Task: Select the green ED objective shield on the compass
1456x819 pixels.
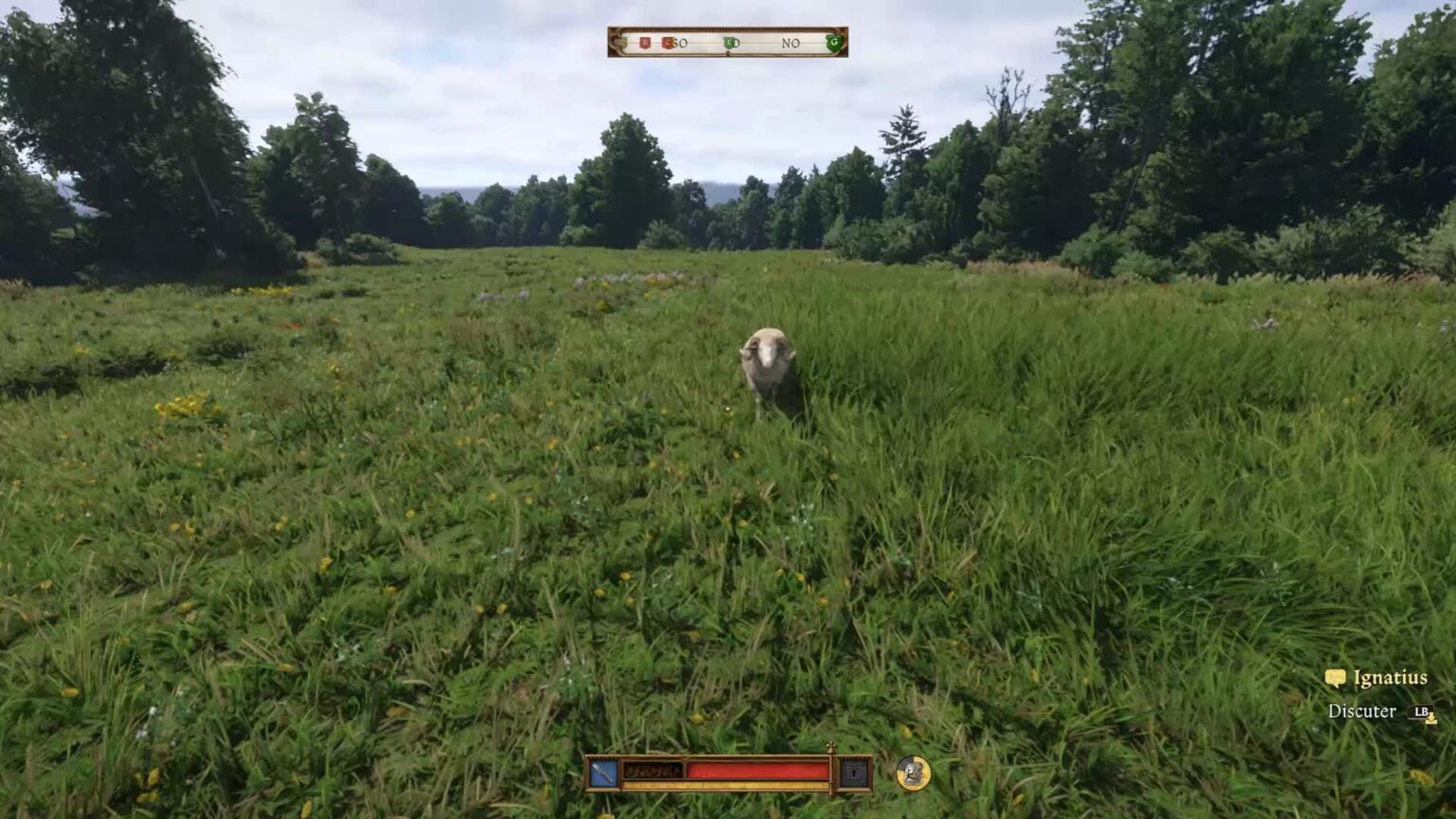Action: click(x=730, y=42)
